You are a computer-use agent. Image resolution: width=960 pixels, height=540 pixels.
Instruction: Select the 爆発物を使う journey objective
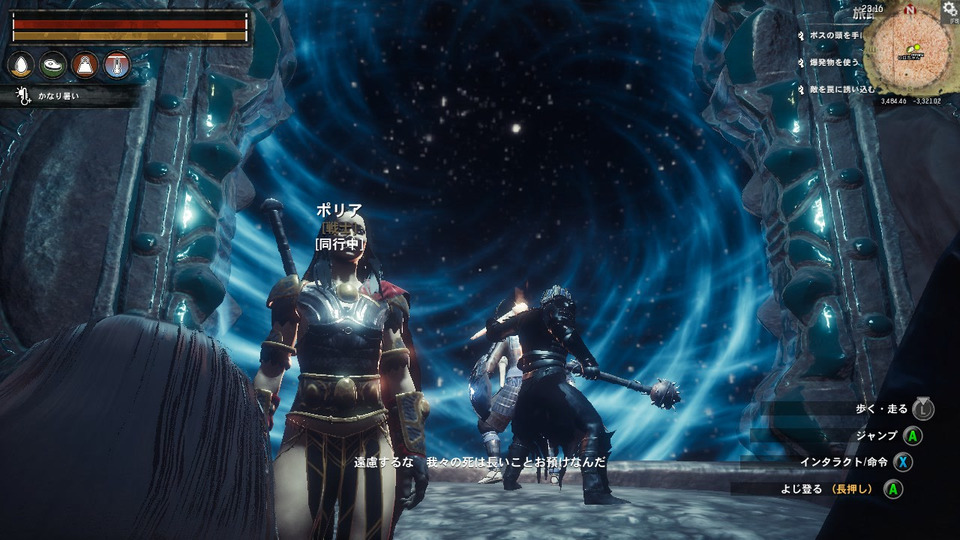click(832, 62)
